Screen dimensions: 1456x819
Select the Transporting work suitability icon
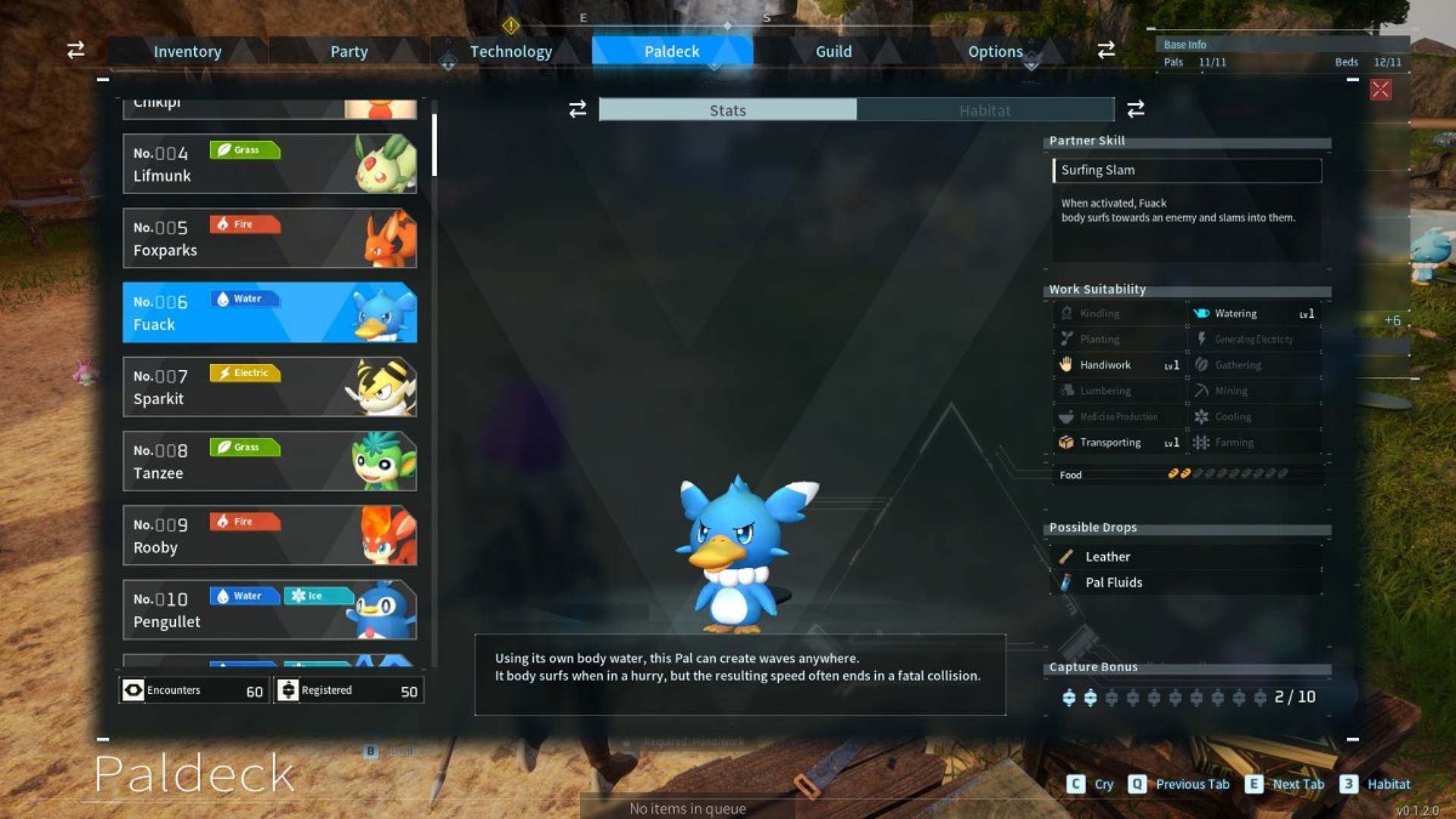click(1066, 442)
